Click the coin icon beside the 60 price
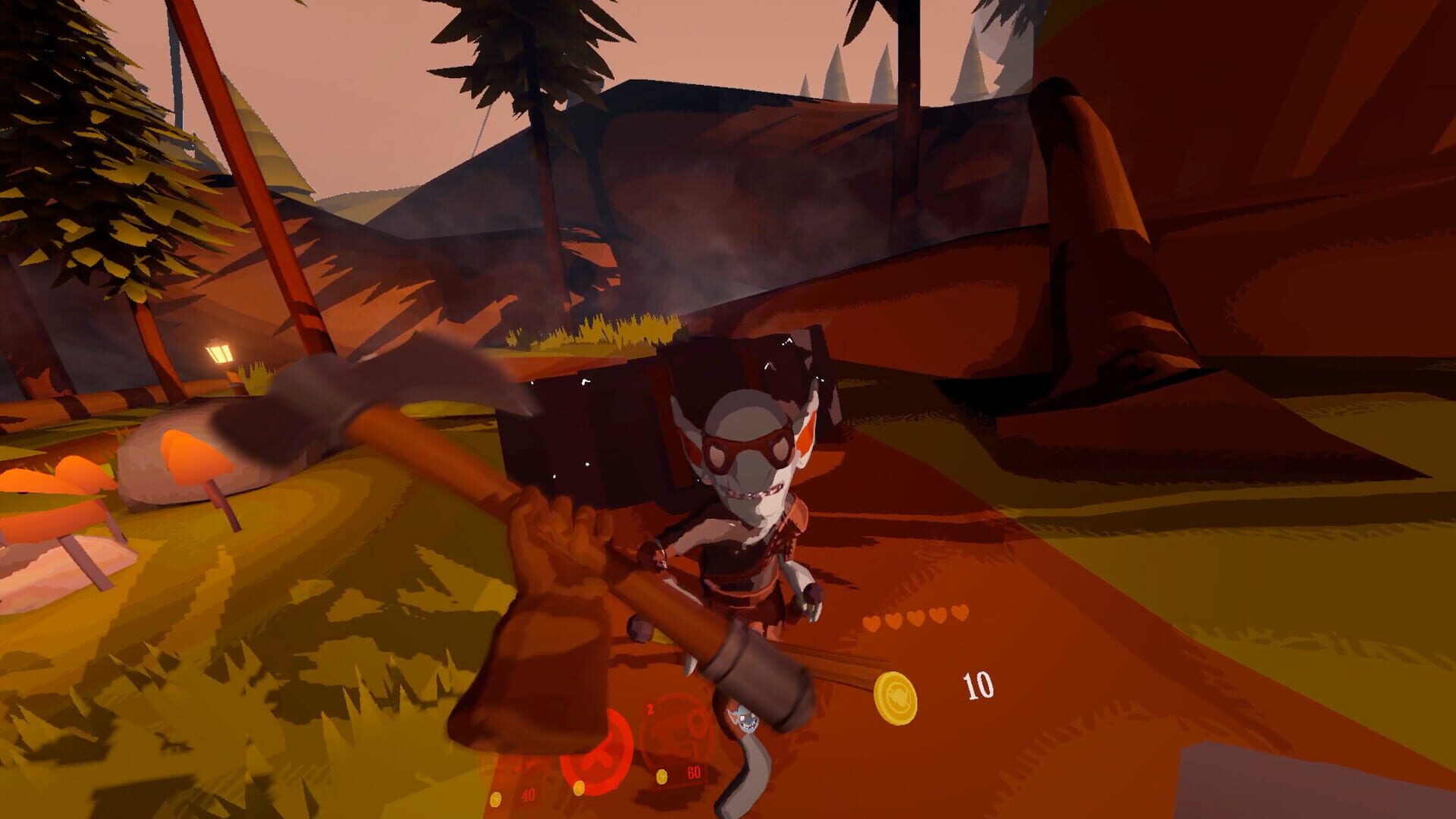The image size is (1456, 819). [x=662, y=777]
